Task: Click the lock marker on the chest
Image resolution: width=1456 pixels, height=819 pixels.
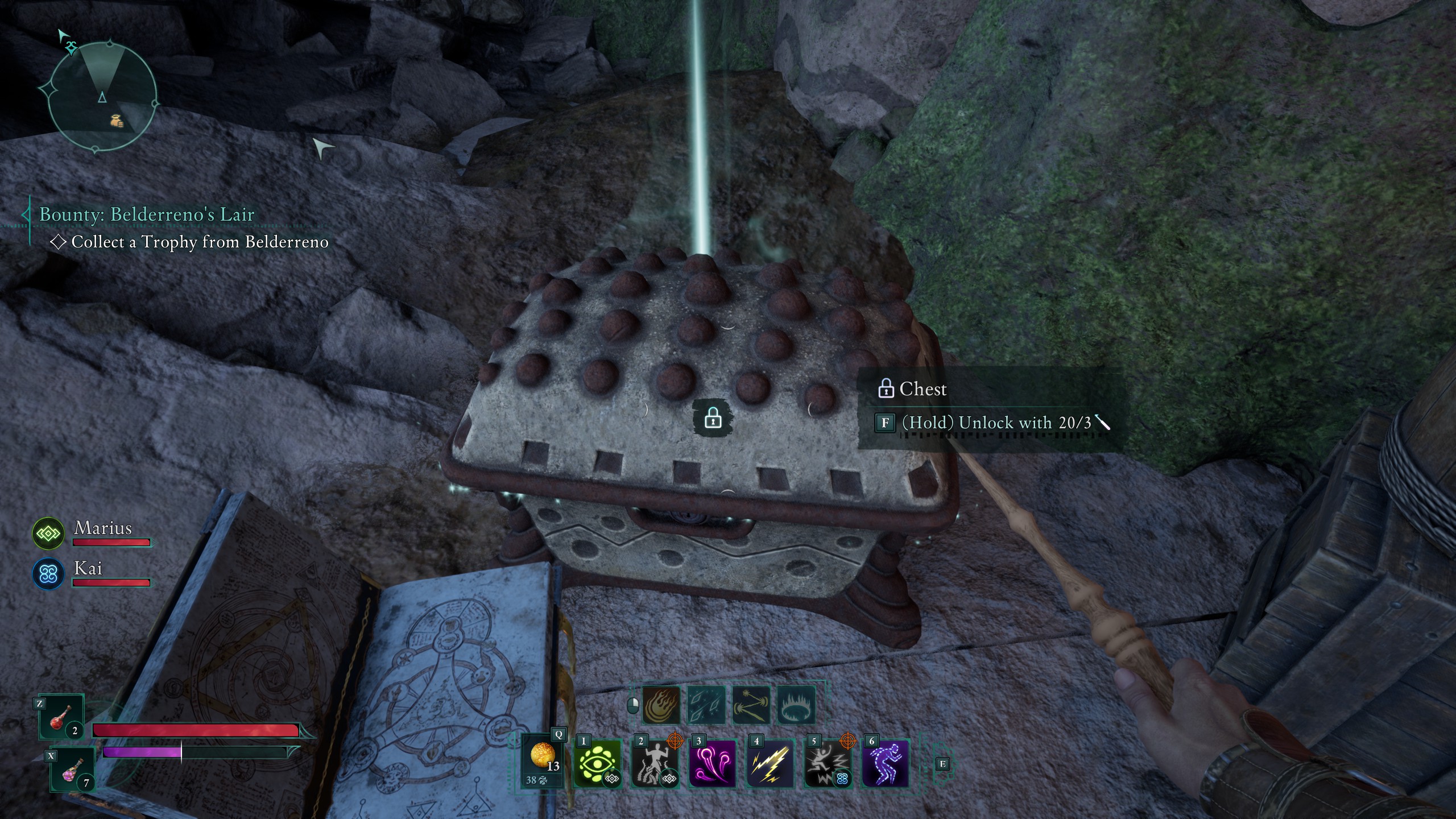Action: click(713, 419)
